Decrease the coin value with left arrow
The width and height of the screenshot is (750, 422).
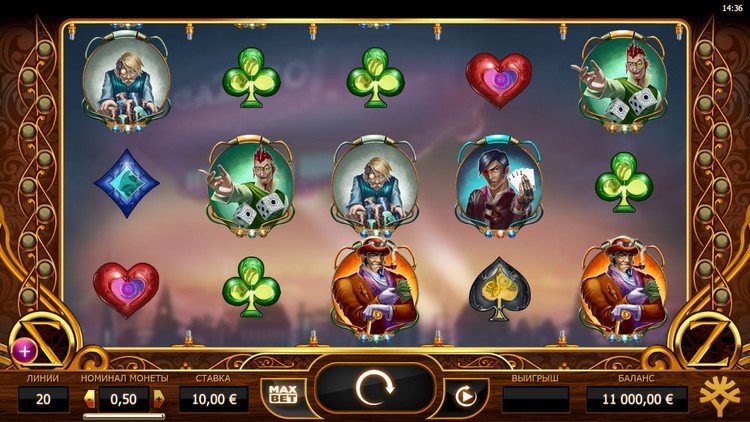[x=90, y=399]
